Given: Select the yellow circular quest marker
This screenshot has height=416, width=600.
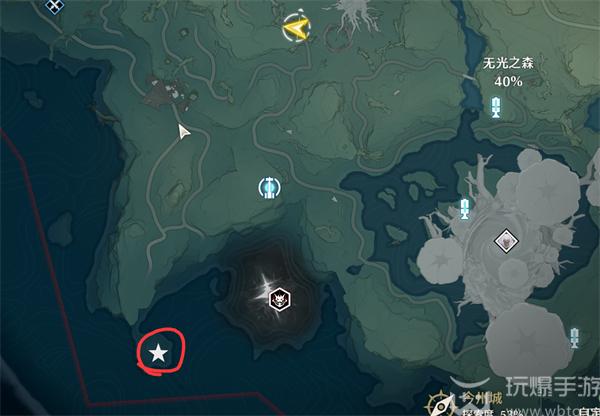Looking at the screenshot, I should (295, 28).
